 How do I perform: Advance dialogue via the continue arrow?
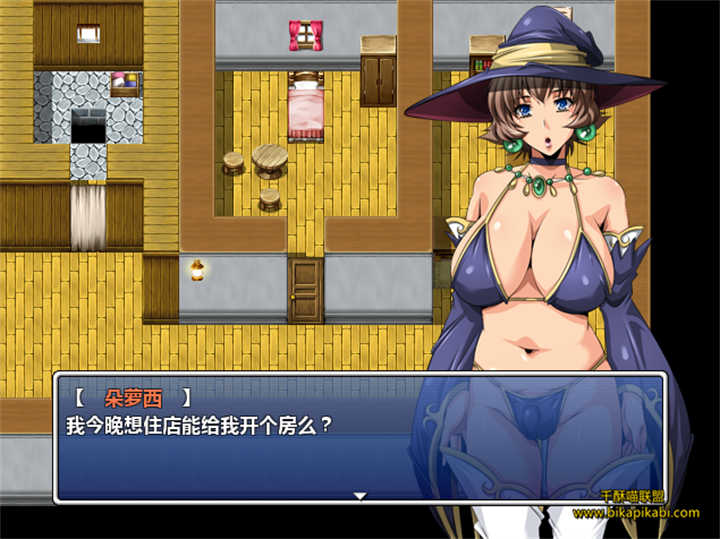360,495
